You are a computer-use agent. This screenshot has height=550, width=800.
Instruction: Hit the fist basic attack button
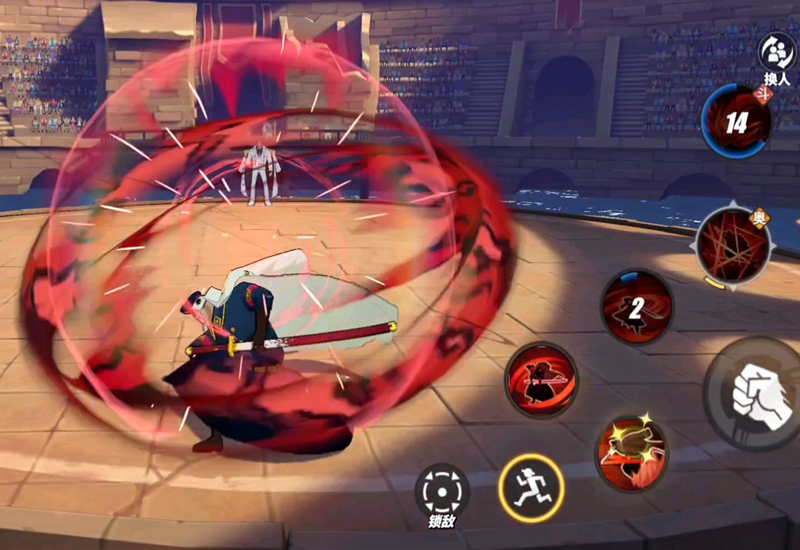tap(758, 394)
